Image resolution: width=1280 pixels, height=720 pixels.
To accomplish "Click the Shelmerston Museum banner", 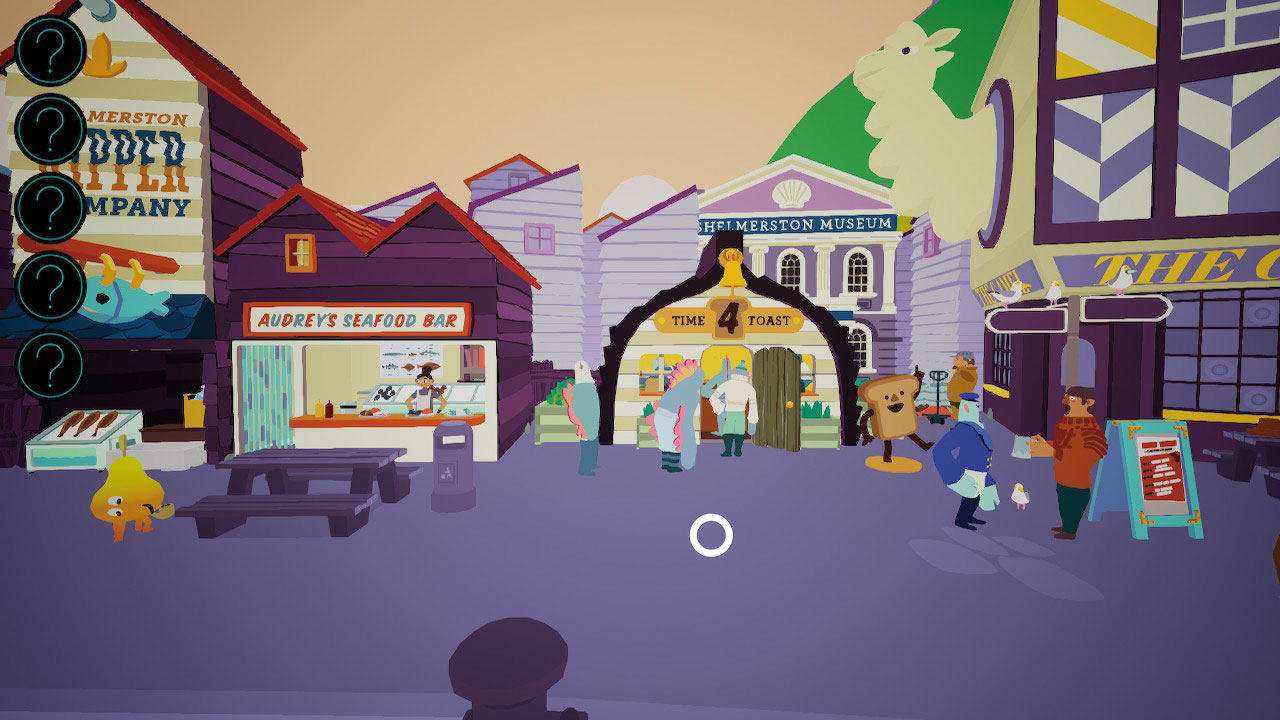I will pos(798,224).
